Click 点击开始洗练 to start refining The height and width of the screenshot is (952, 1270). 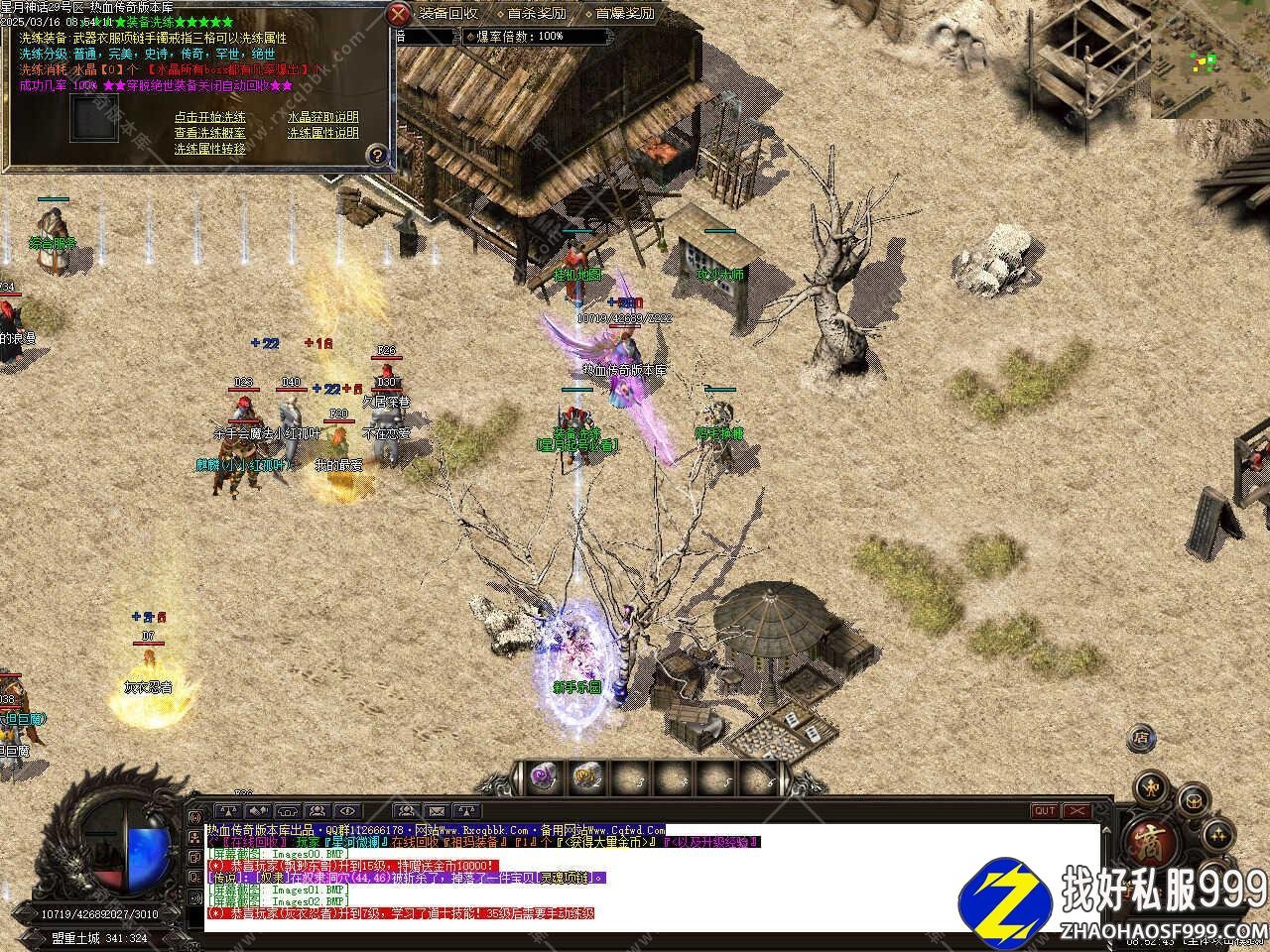coord(209,117)
